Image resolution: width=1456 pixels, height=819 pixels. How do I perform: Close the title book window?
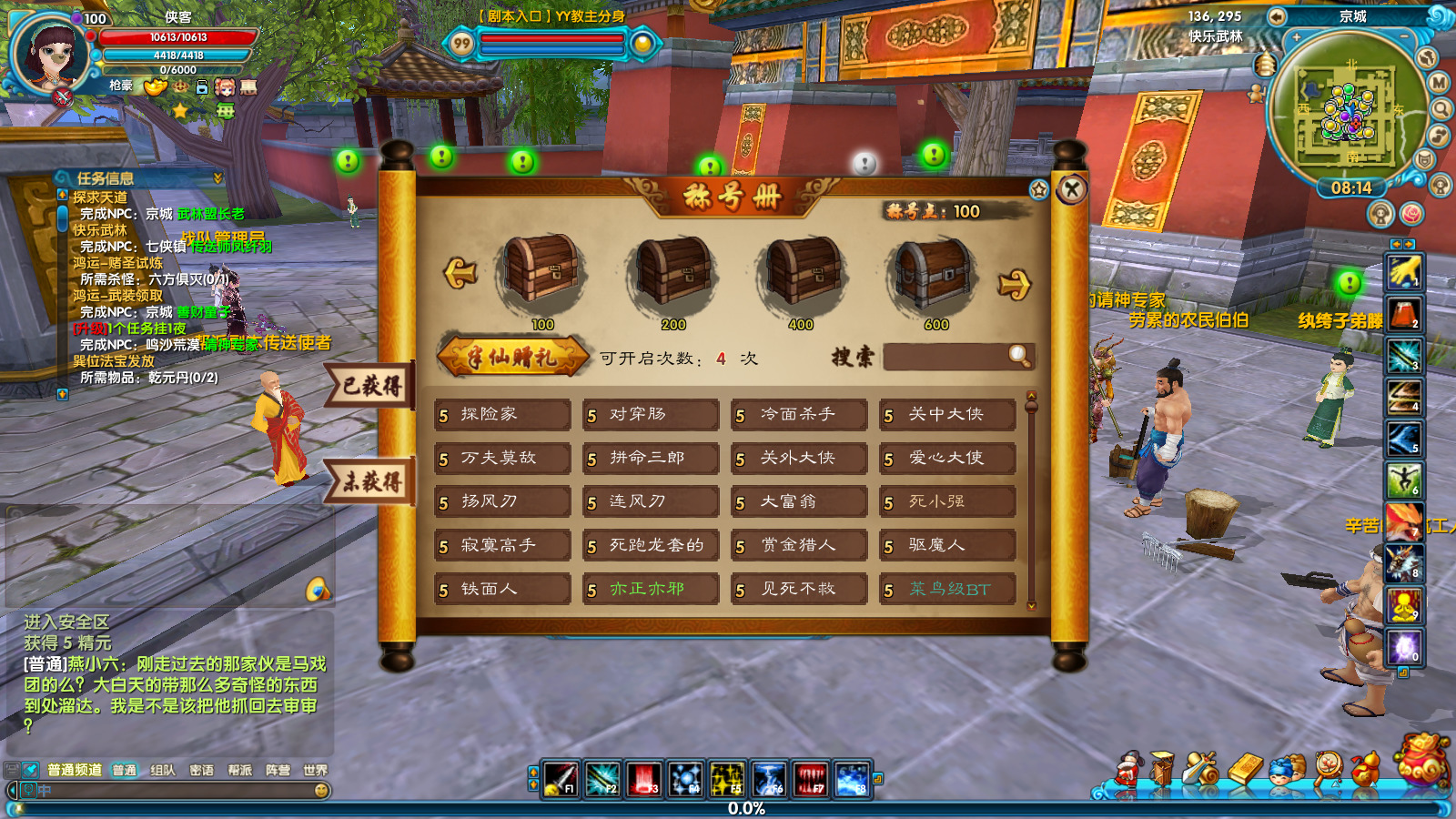tap(1072, 189)
